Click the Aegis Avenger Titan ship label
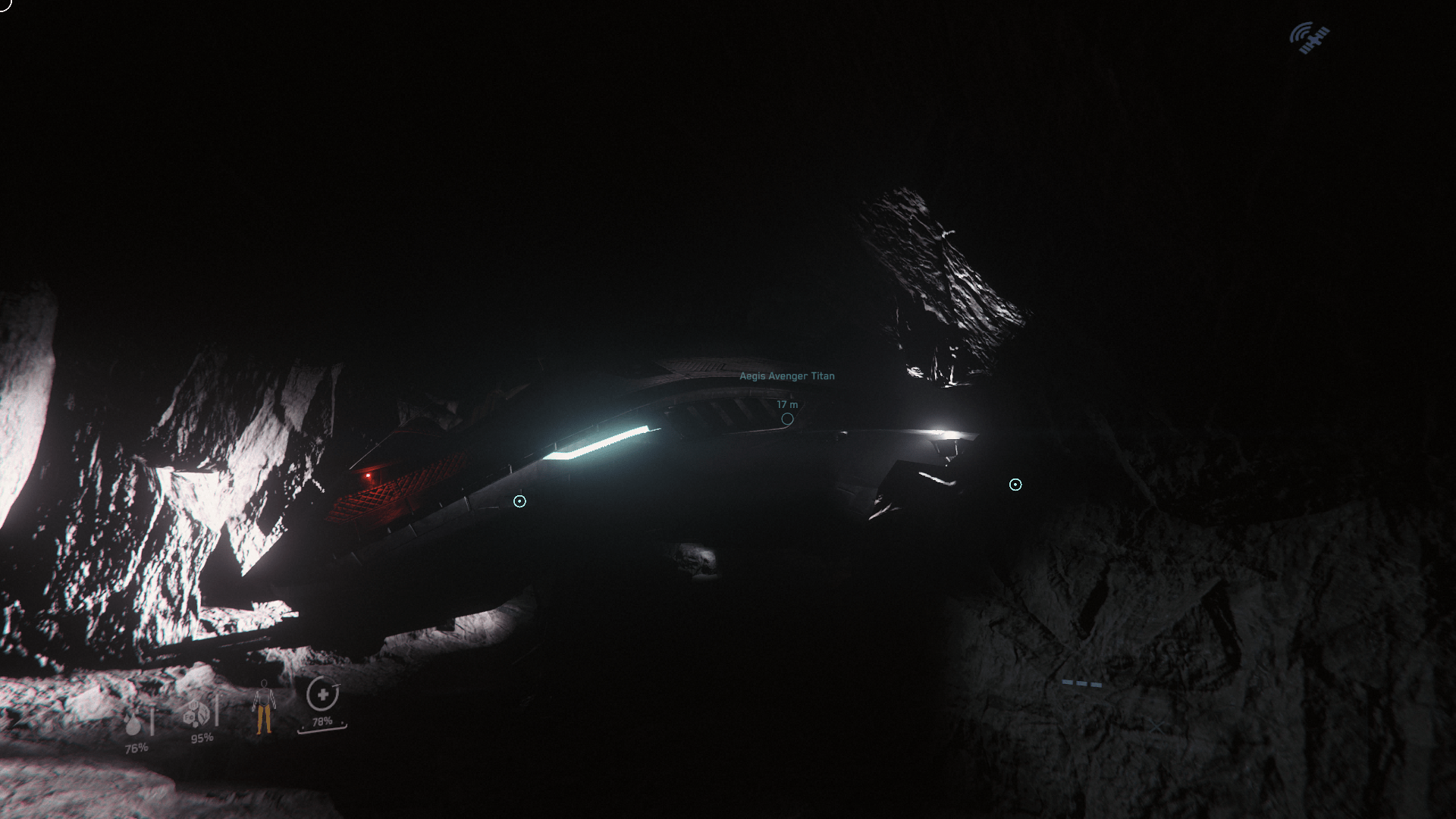The width and height of the screenshot is (1456, 819). pos(786,375)
